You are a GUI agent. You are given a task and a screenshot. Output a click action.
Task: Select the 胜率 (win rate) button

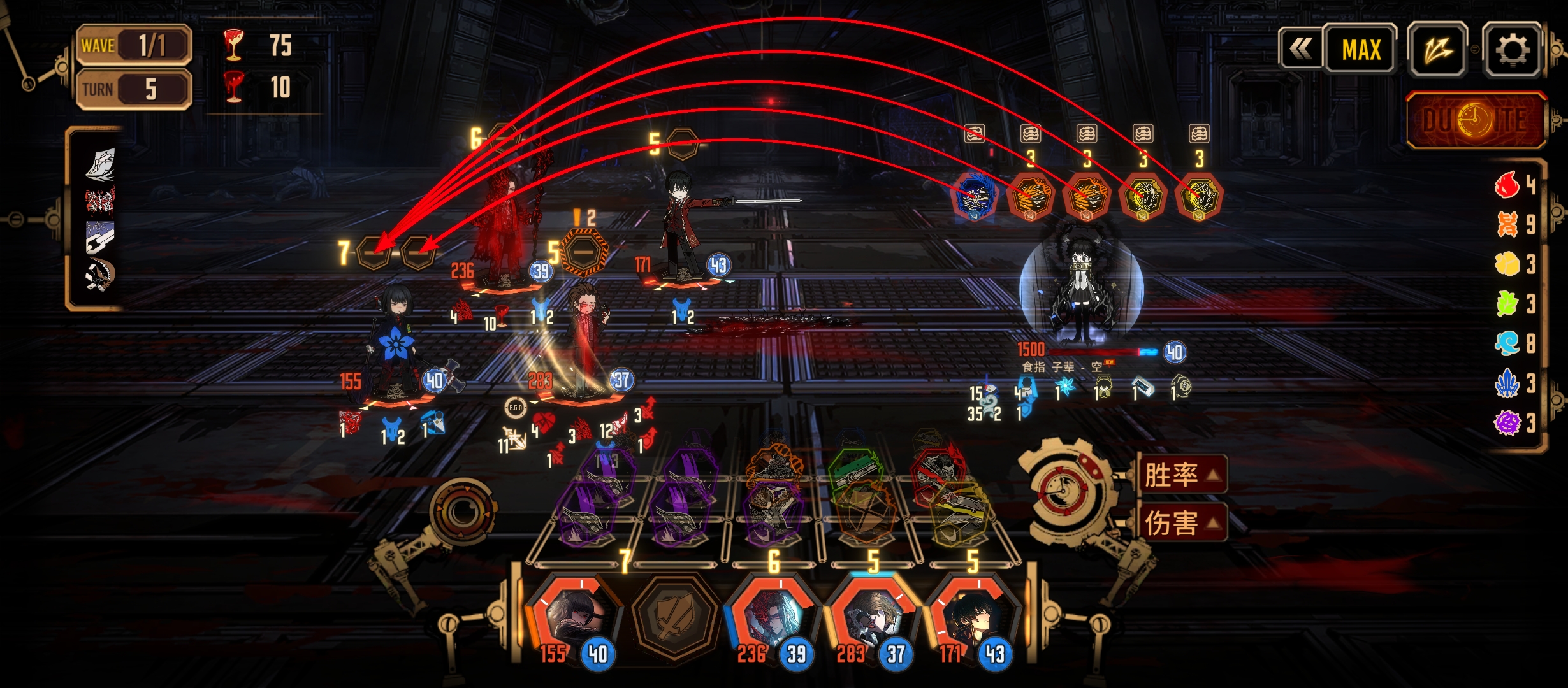1181,475
